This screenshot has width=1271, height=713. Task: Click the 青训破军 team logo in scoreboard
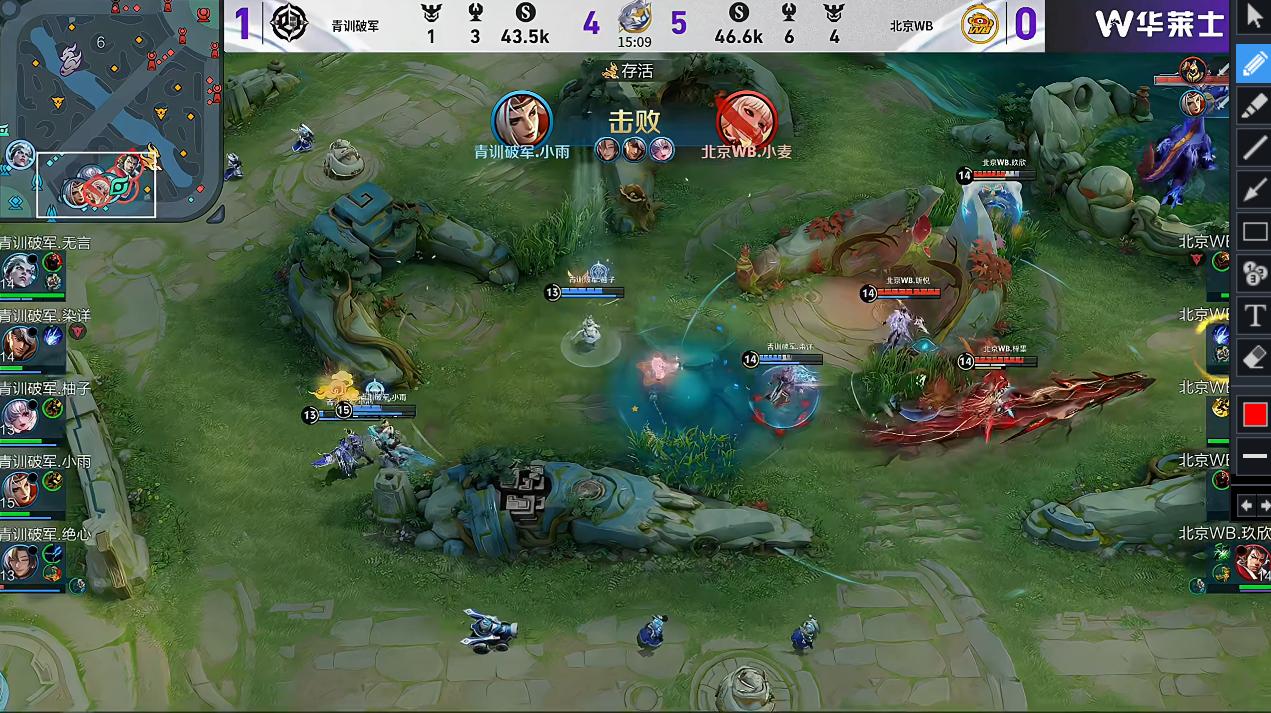[x=289, y=23]
